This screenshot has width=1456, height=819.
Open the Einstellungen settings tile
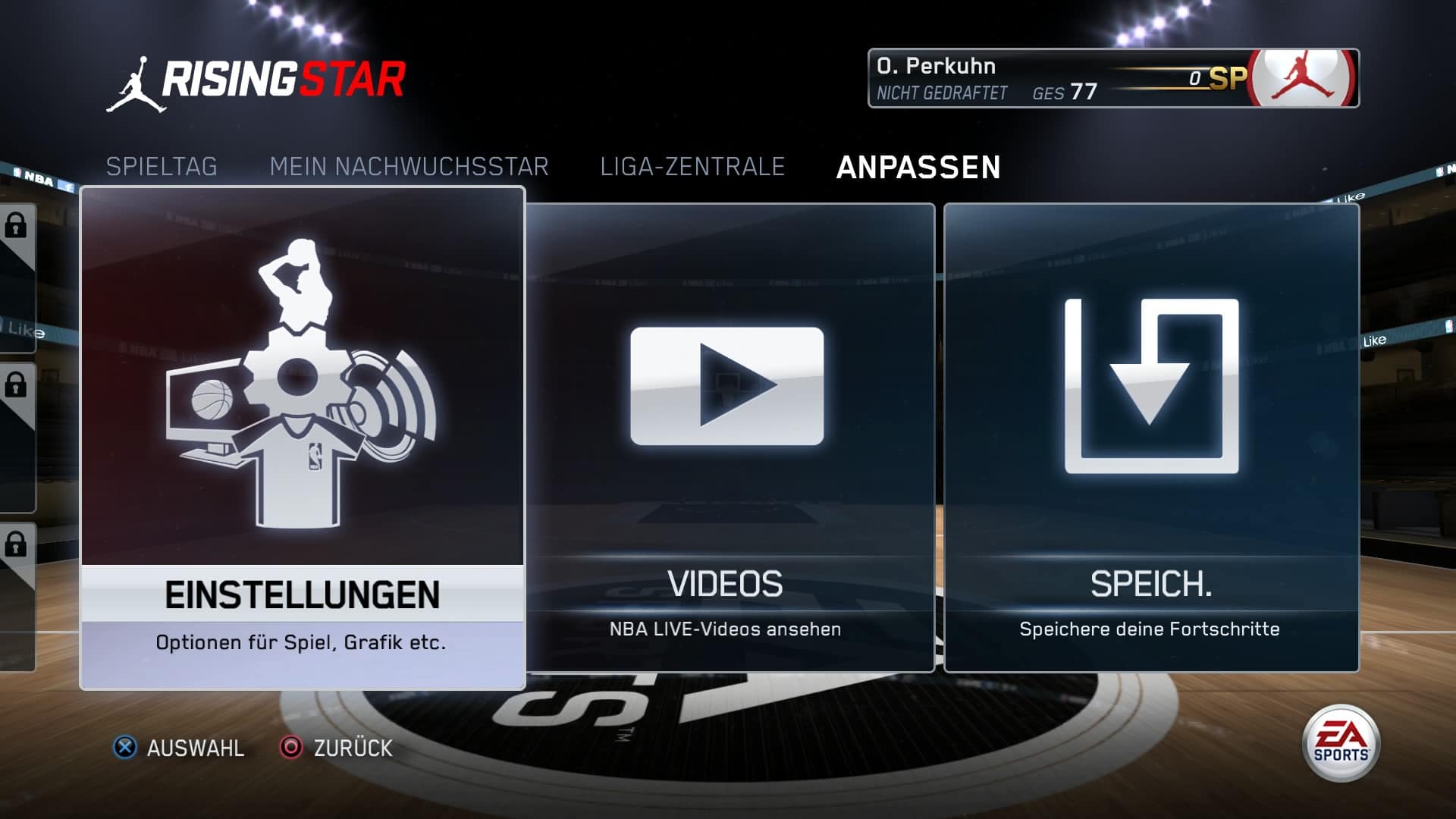point(302,438)
